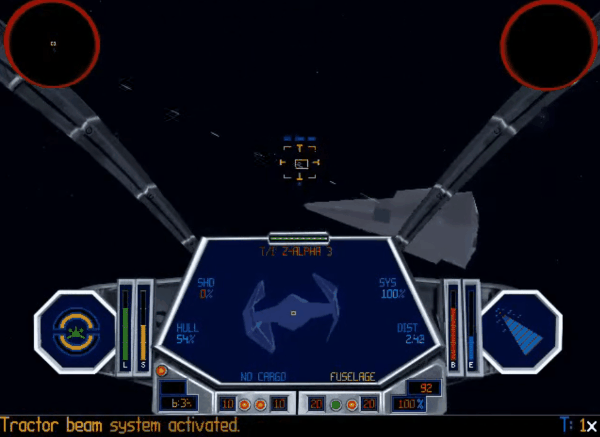Click the targeting reticle brackets
Image resolution: width=600 pixels, height=437 pixels.
[x=299, y=162]
